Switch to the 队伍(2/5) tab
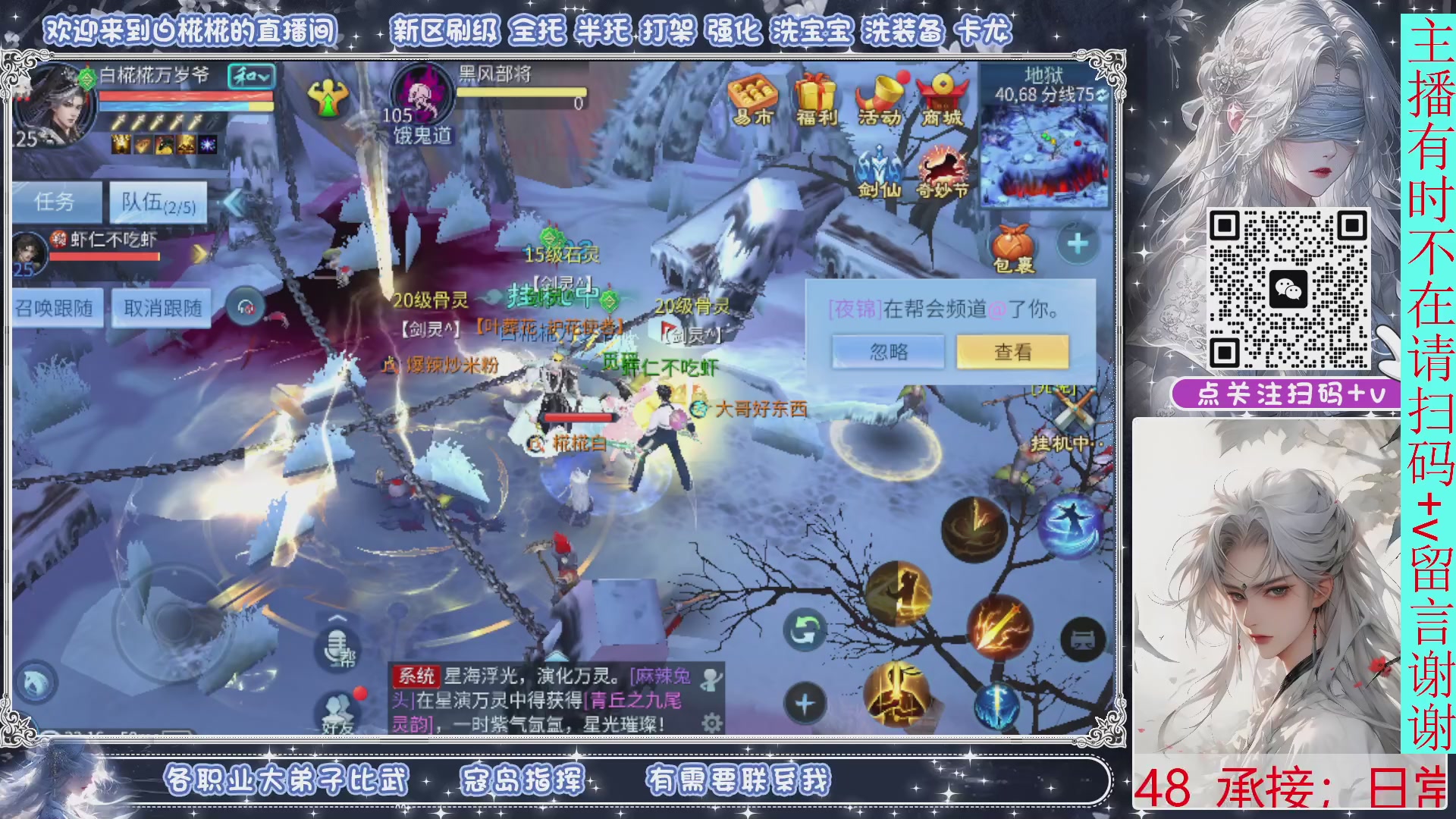1456x819 pixels. pyautogui.click(x=158, y=202)
